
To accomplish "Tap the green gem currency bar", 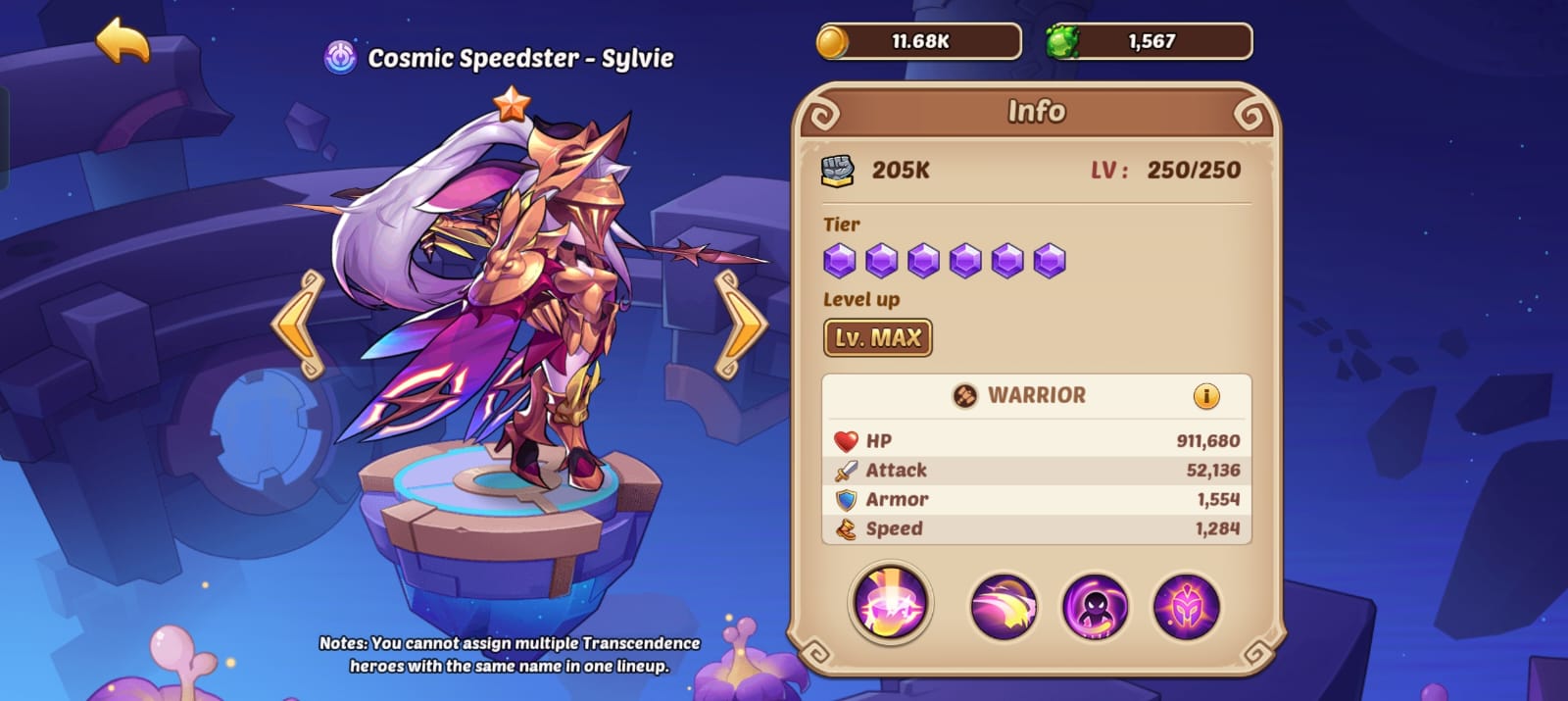I will pyautogui.click(x=1149, y=42).
